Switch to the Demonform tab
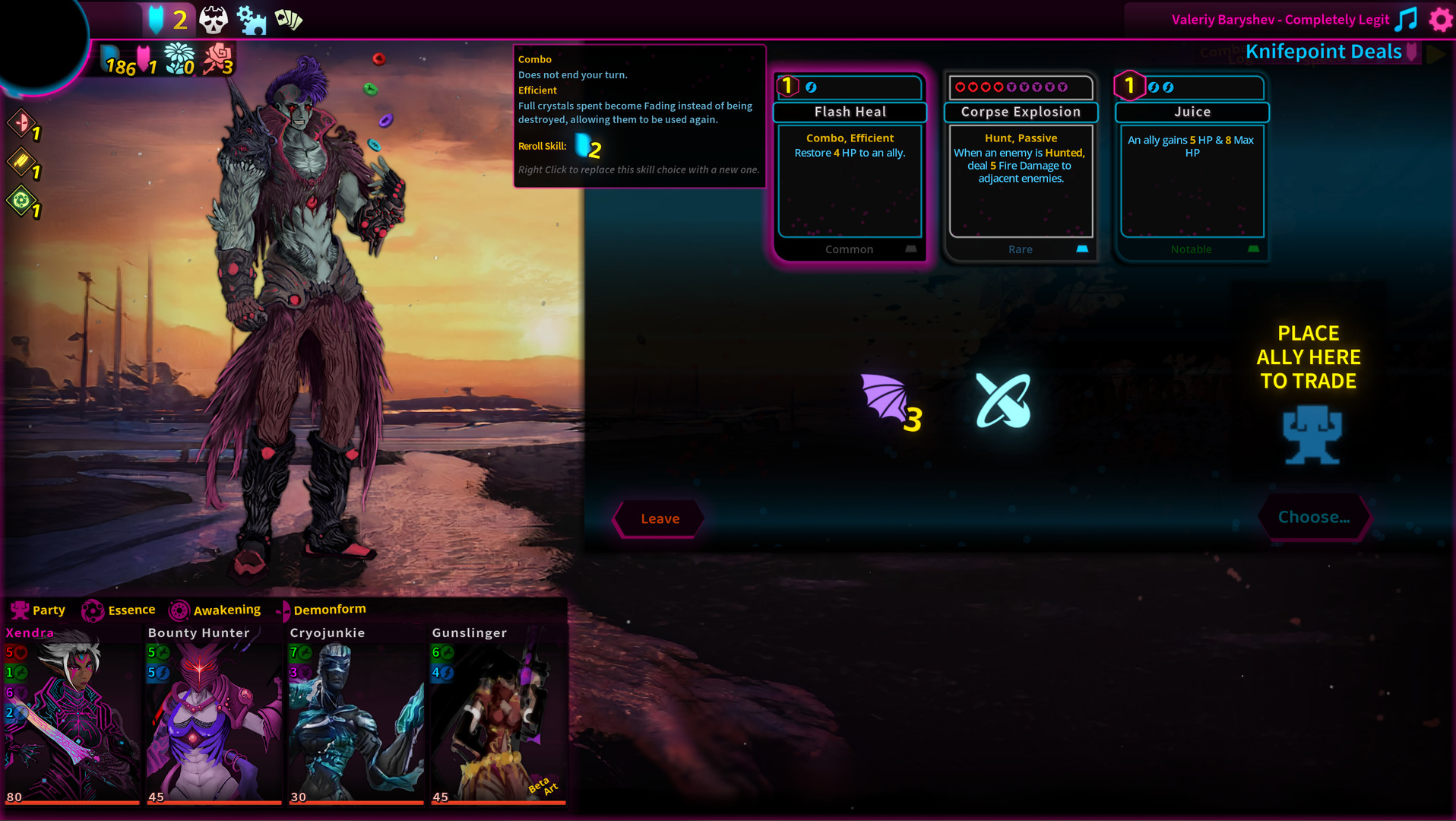Image resolution: width=1456 pixels, height=821 pixels. tap(321, 610)
